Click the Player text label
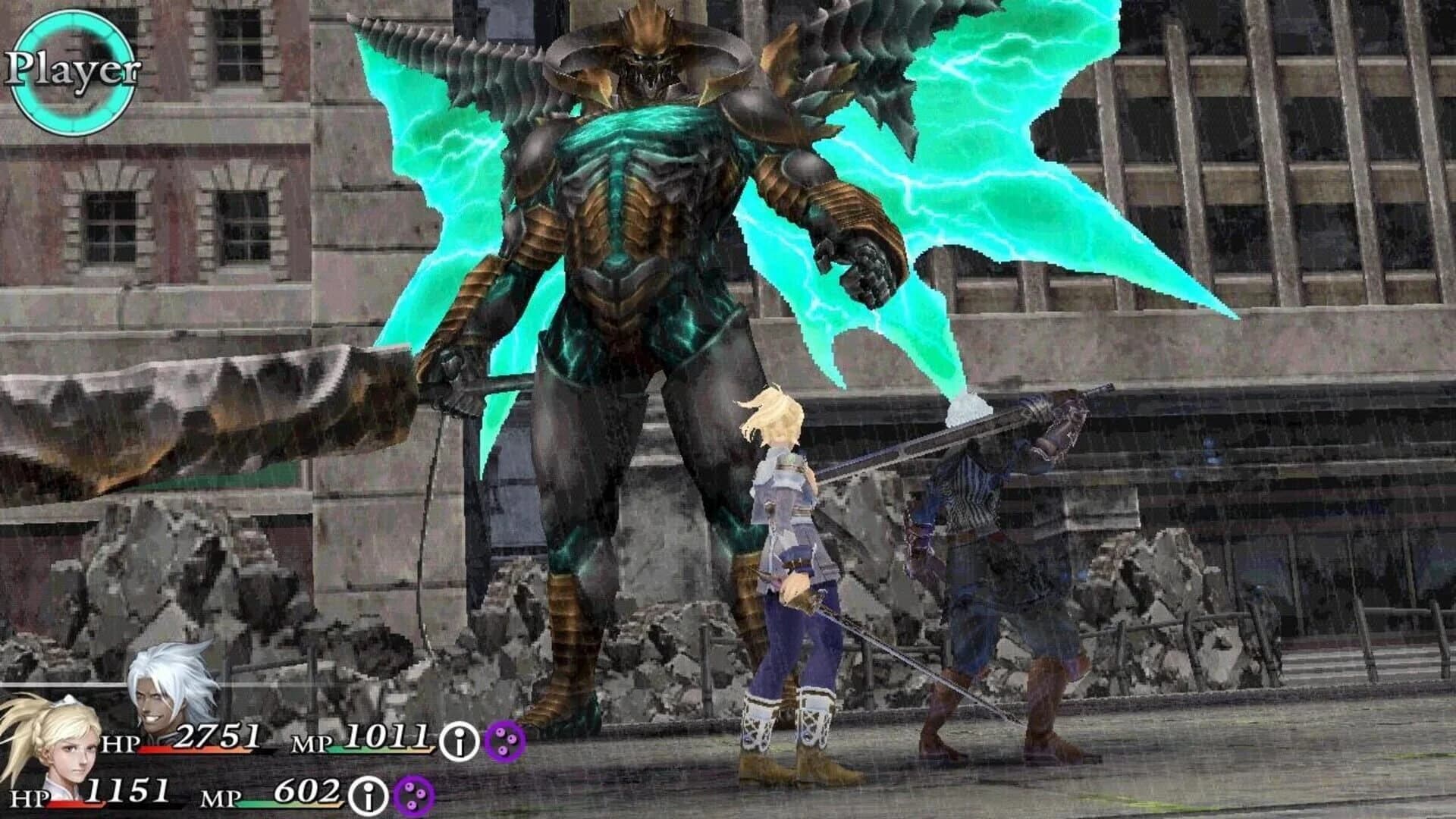 (72, 71)
